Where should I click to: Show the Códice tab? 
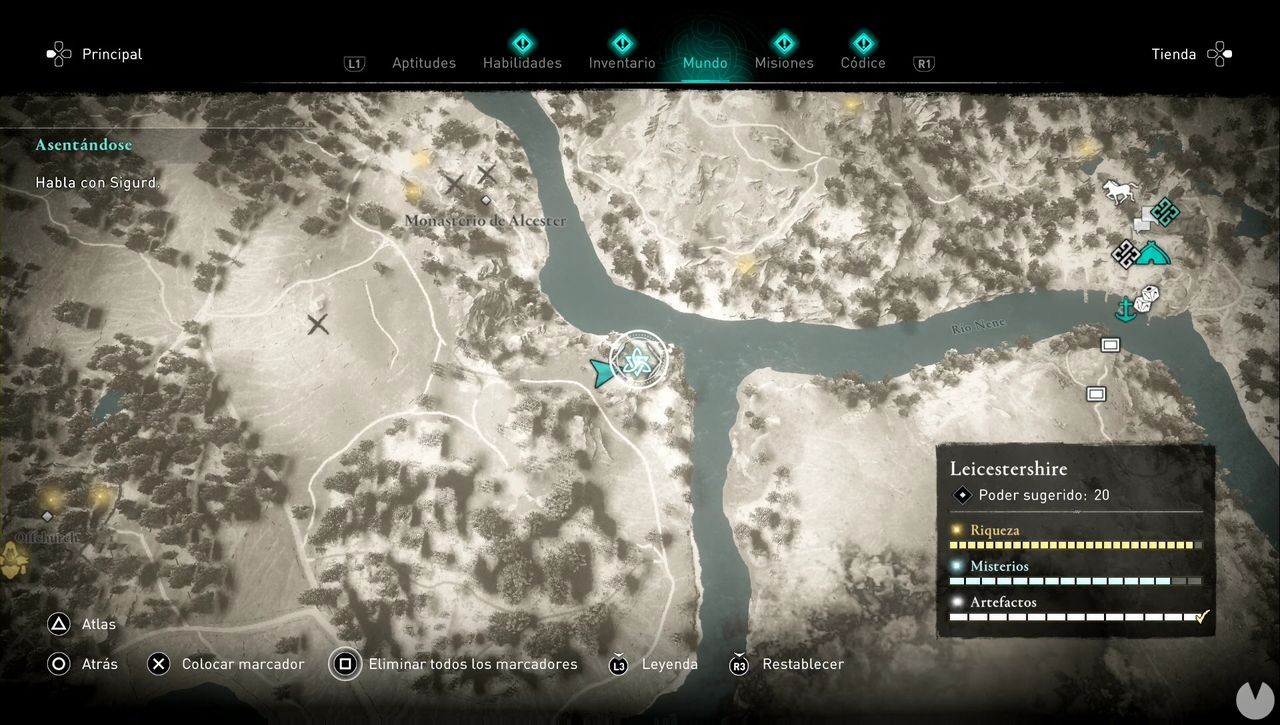pos(863,63)
